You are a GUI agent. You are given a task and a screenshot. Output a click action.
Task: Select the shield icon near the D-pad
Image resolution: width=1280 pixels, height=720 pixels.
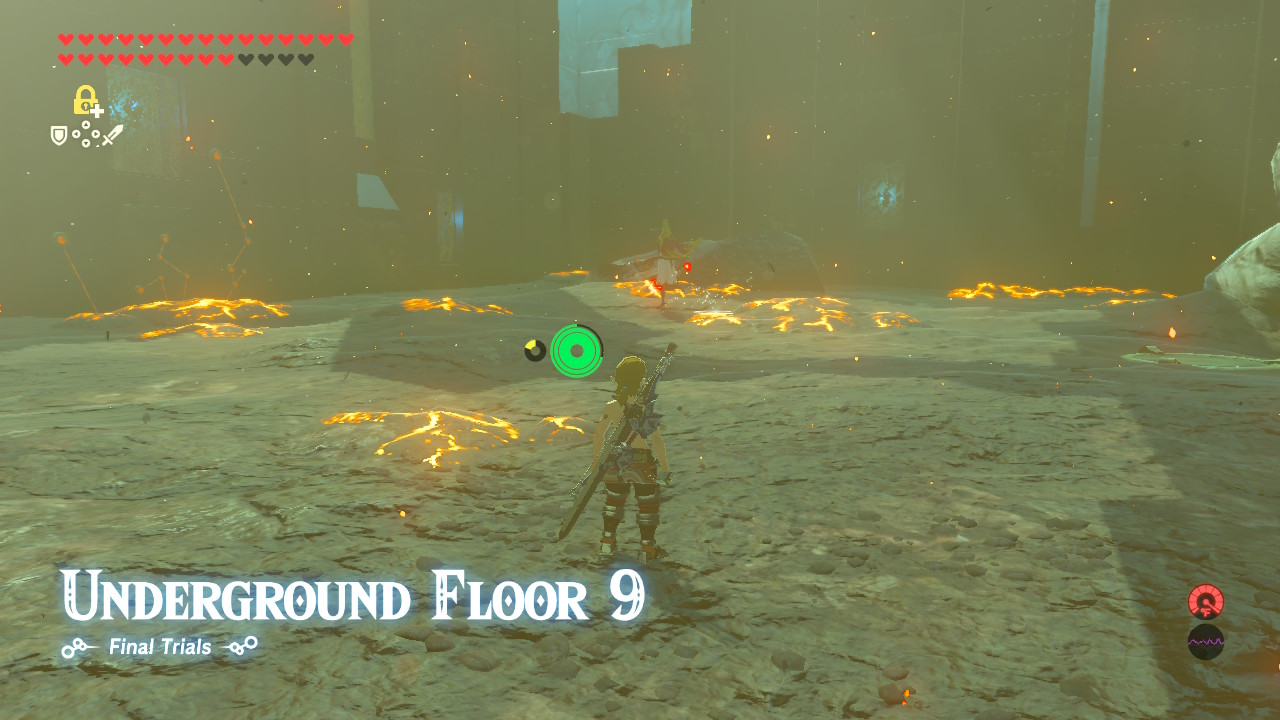(59, 136)
